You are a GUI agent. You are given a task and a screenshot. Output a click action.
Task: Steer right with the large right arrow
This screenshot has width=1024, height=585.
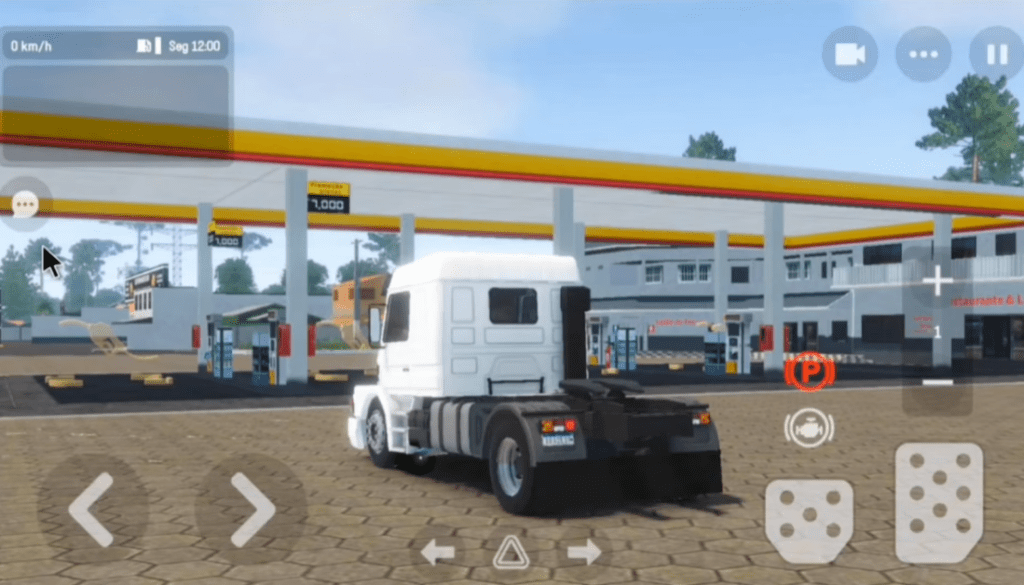click(x=251, y=509)
